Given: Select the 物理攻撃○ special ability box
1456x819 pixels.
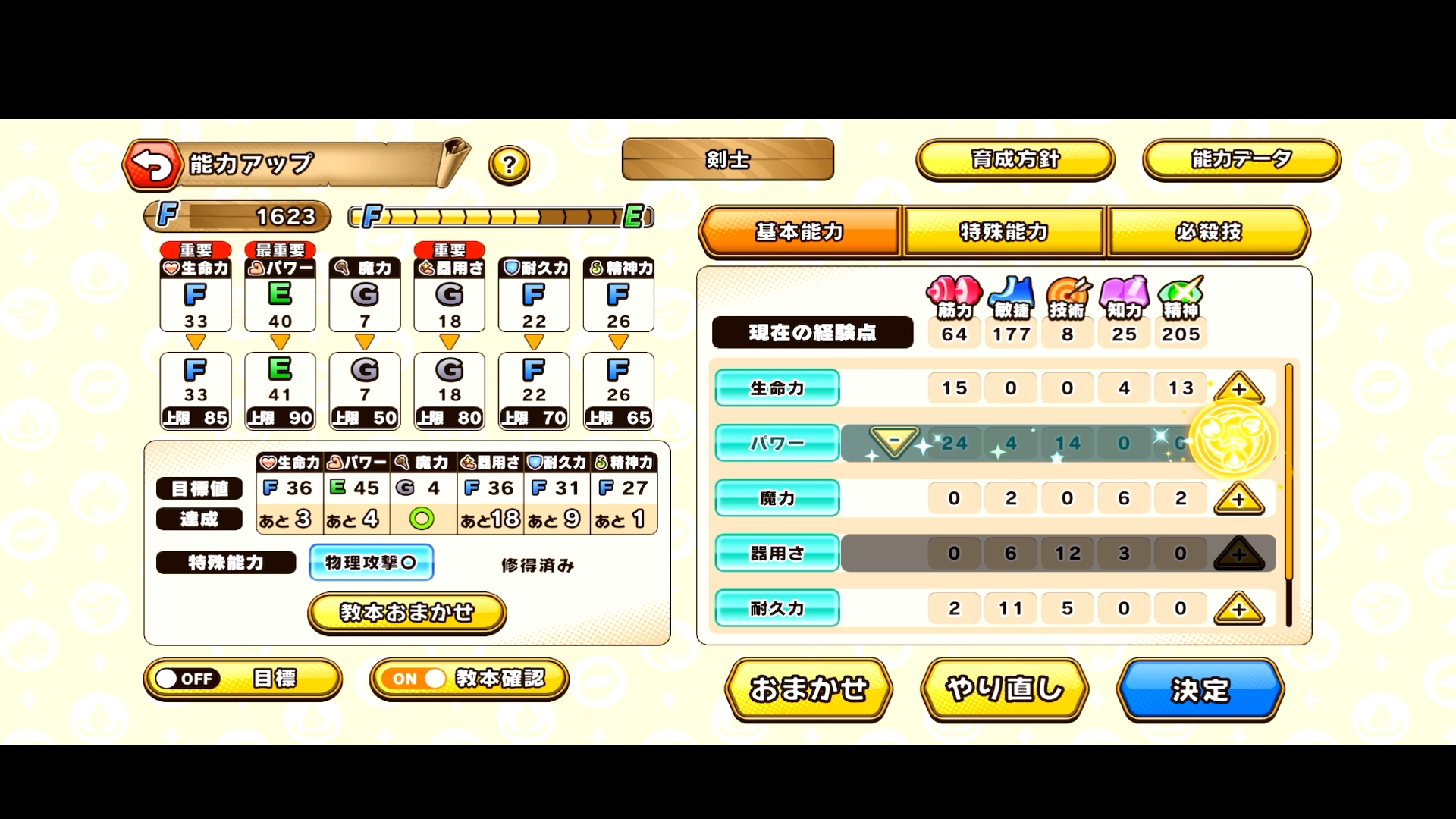Looking at the screenshot, I should pyautogui.click(x=371, y=562).
